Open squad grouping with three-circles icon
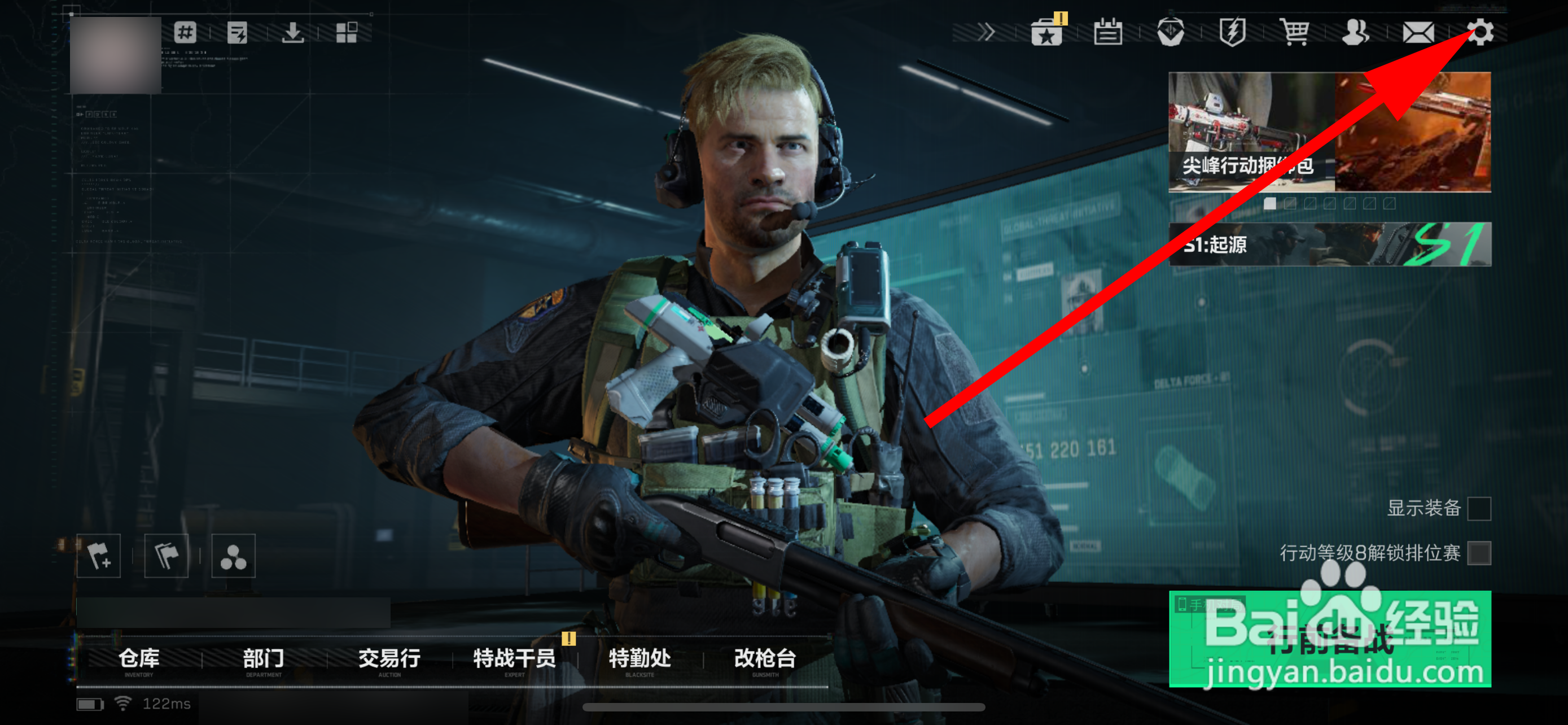This screenshot has width=1568, height=725. 233,555
